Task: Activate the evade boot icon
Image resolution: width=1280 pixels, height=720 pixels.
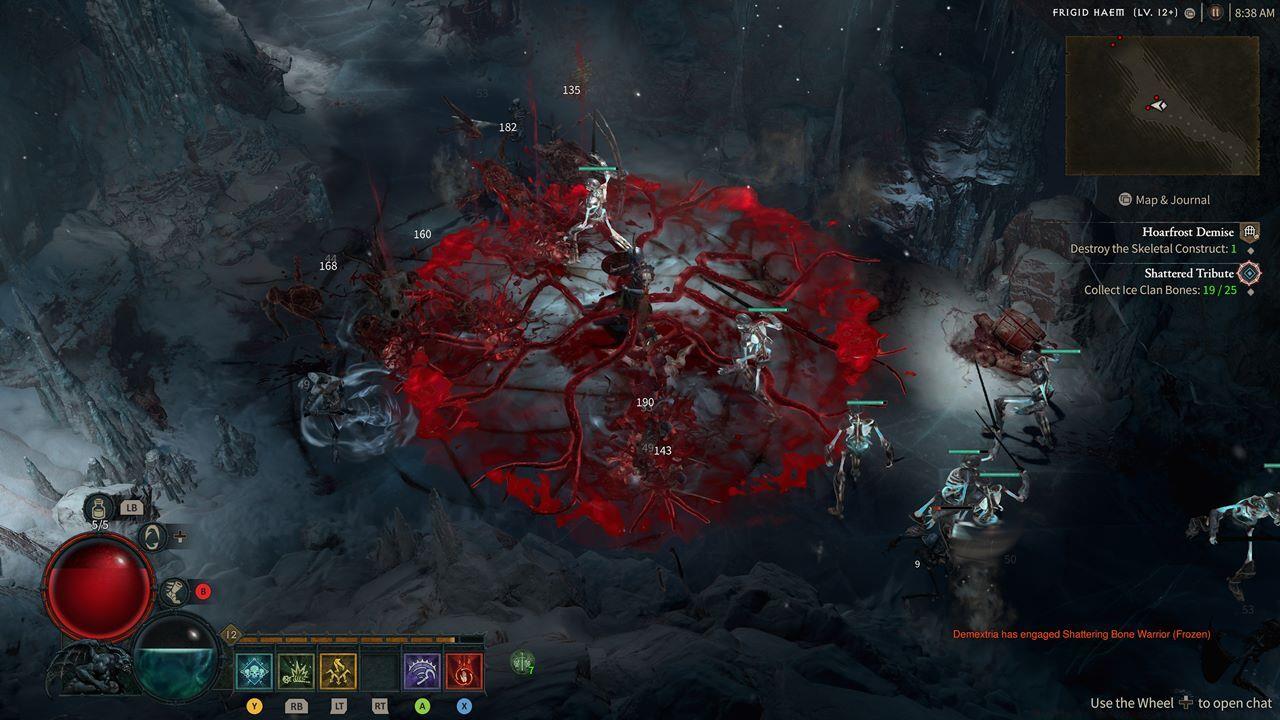Action: pos(174,591)
